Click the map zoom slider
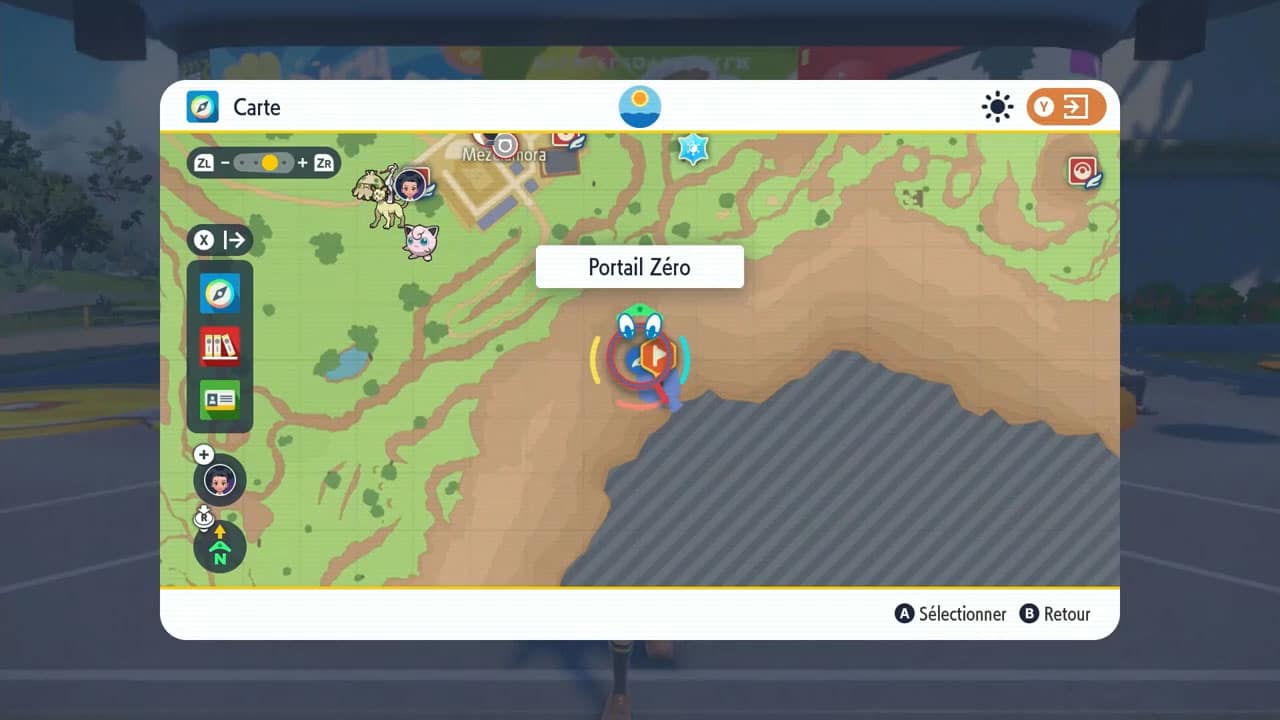 click(264, 162)
